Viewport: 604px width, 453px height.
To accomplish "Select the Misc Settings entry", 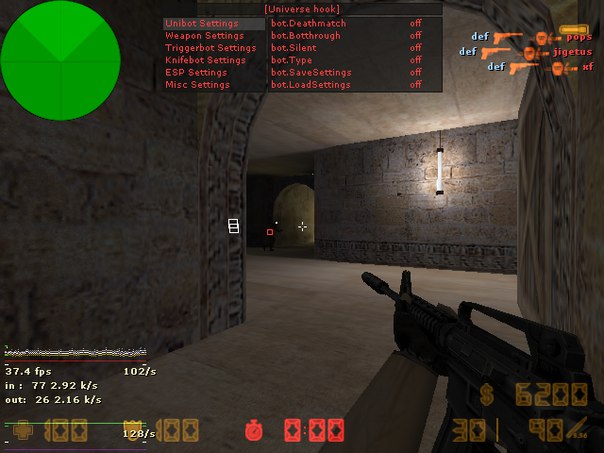I will point(197,85).
